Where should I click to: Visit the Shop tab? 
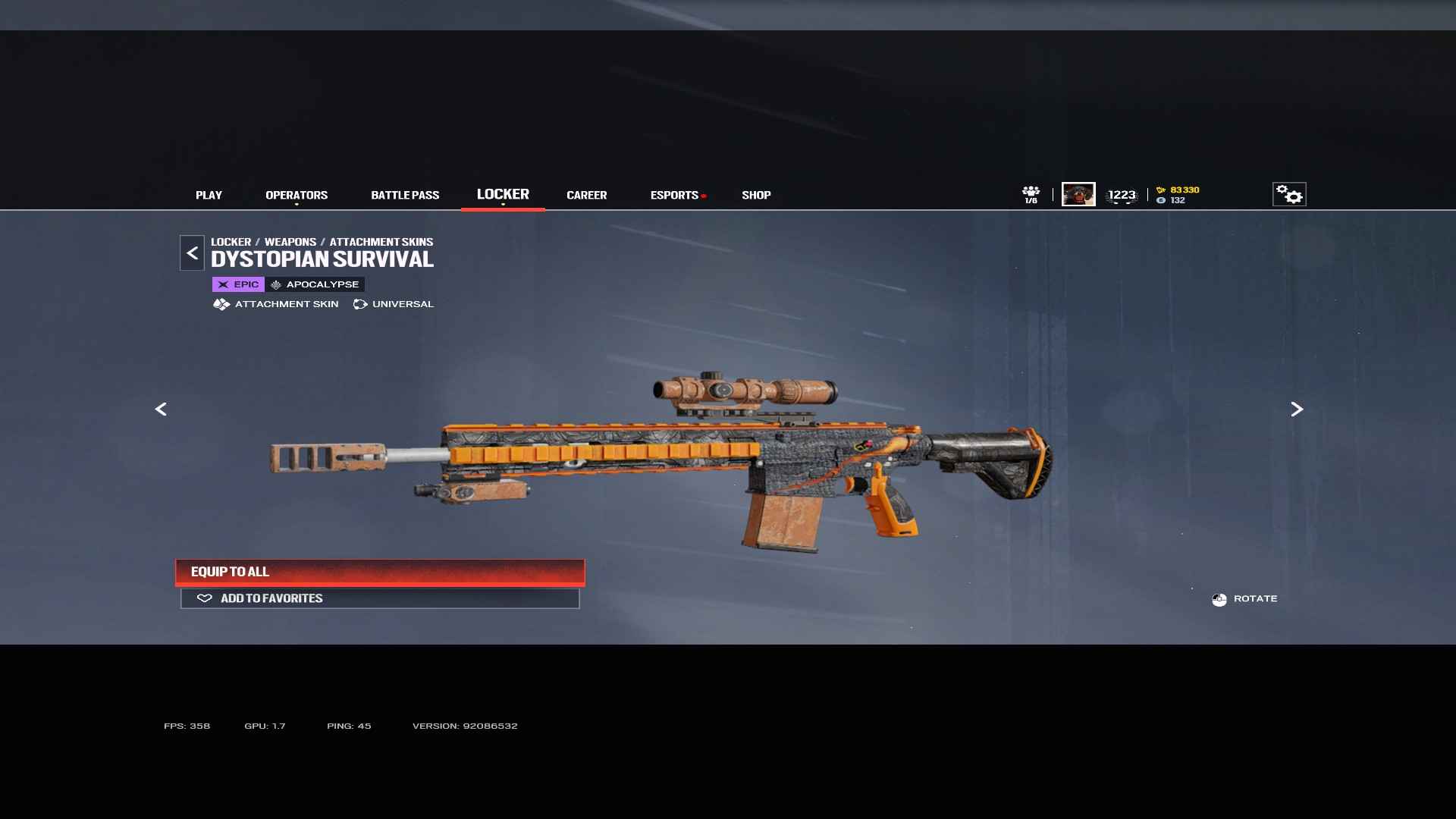756,196
